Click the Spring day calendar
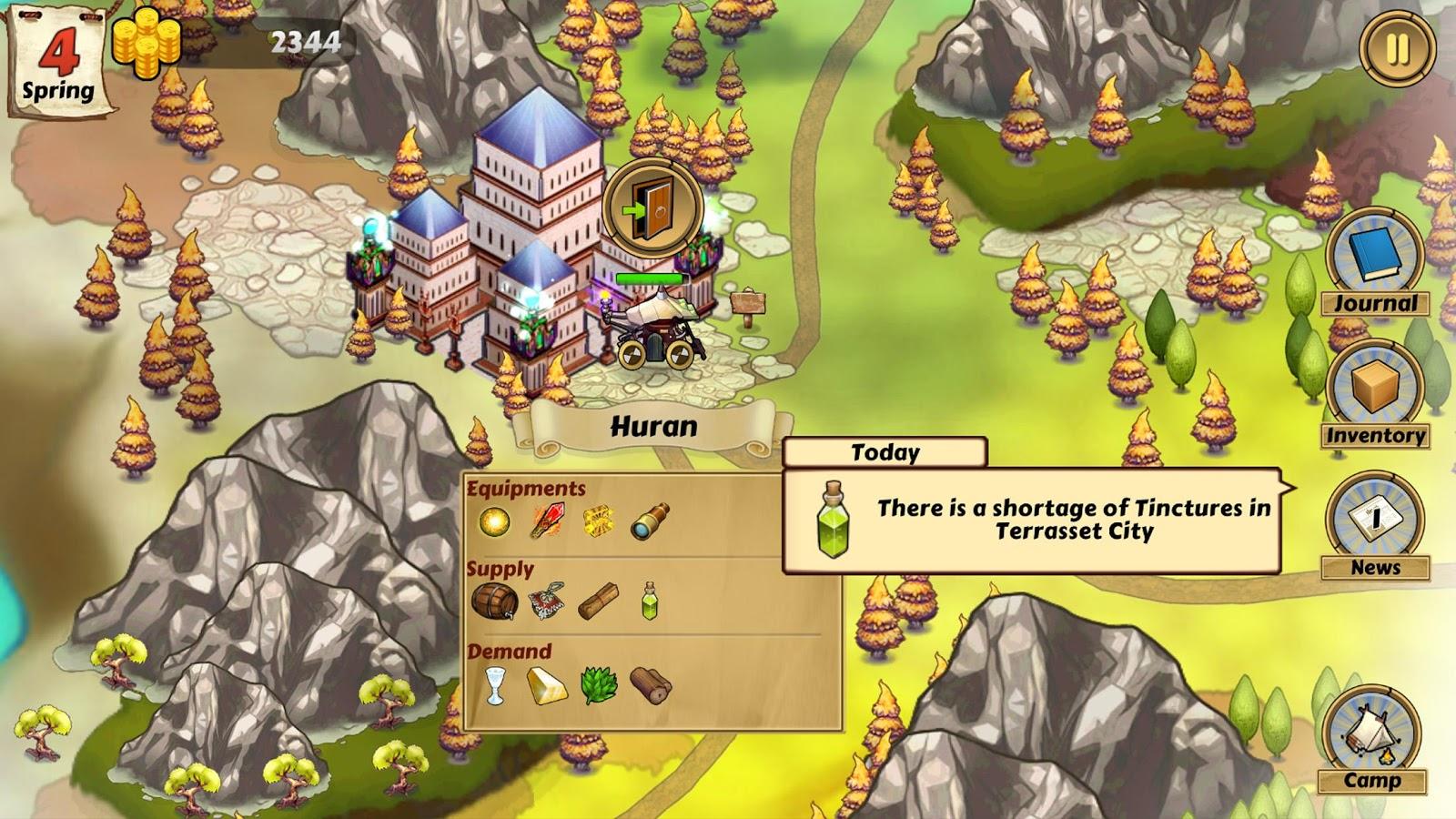Screen dimensions: 1456x819 (59, 64)
